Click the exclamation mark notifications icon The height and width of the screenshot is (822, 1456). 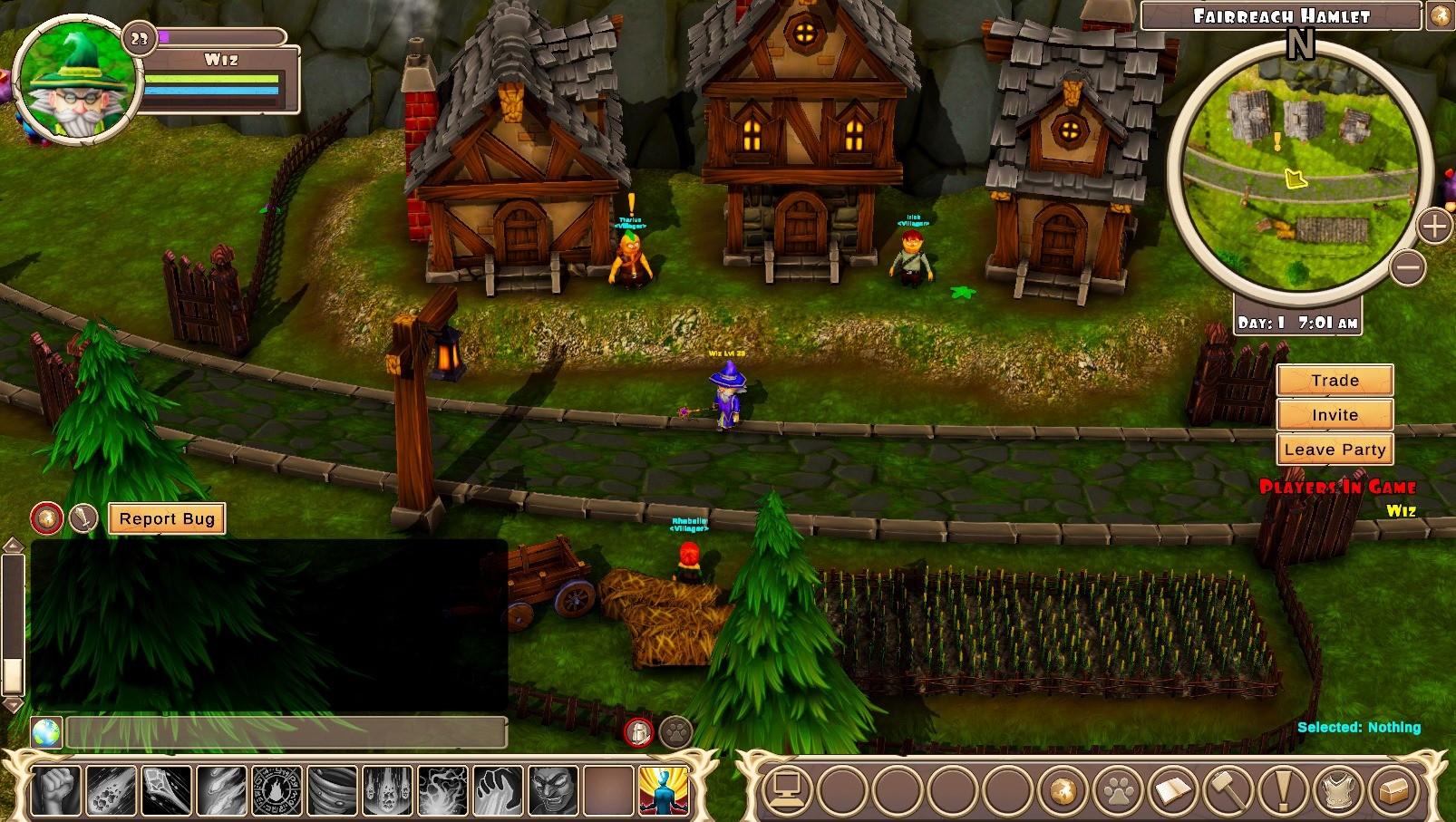coord(1285,789)
